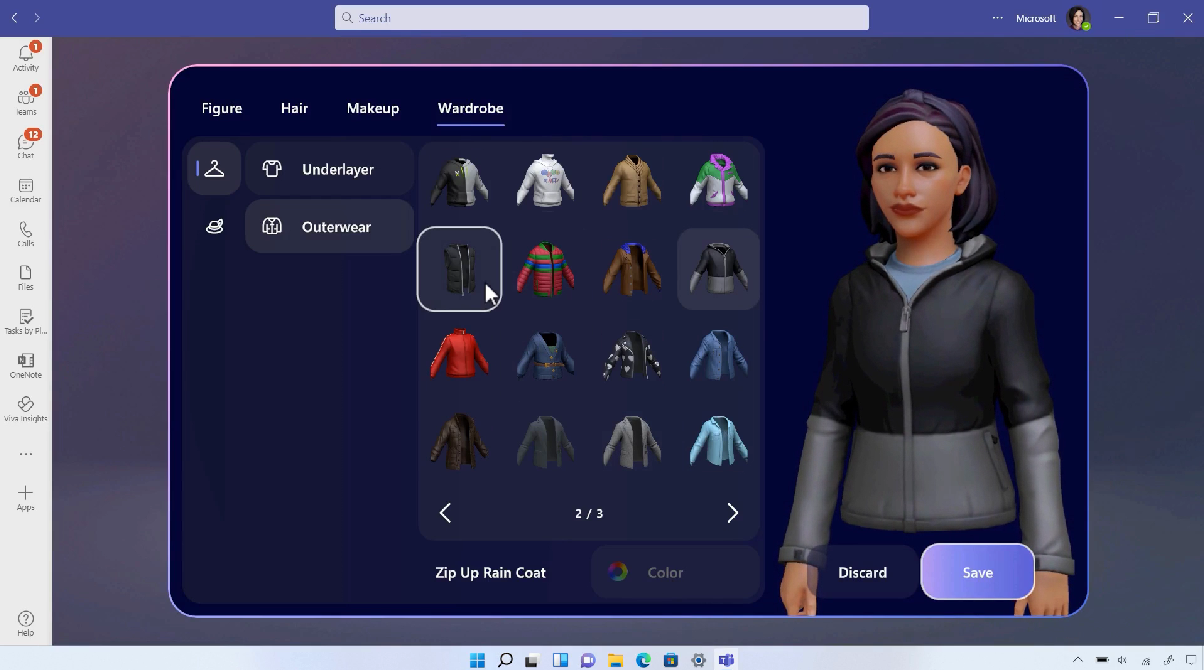
Task: Go to the Makeup tab
Action: [x=373, y=108]
